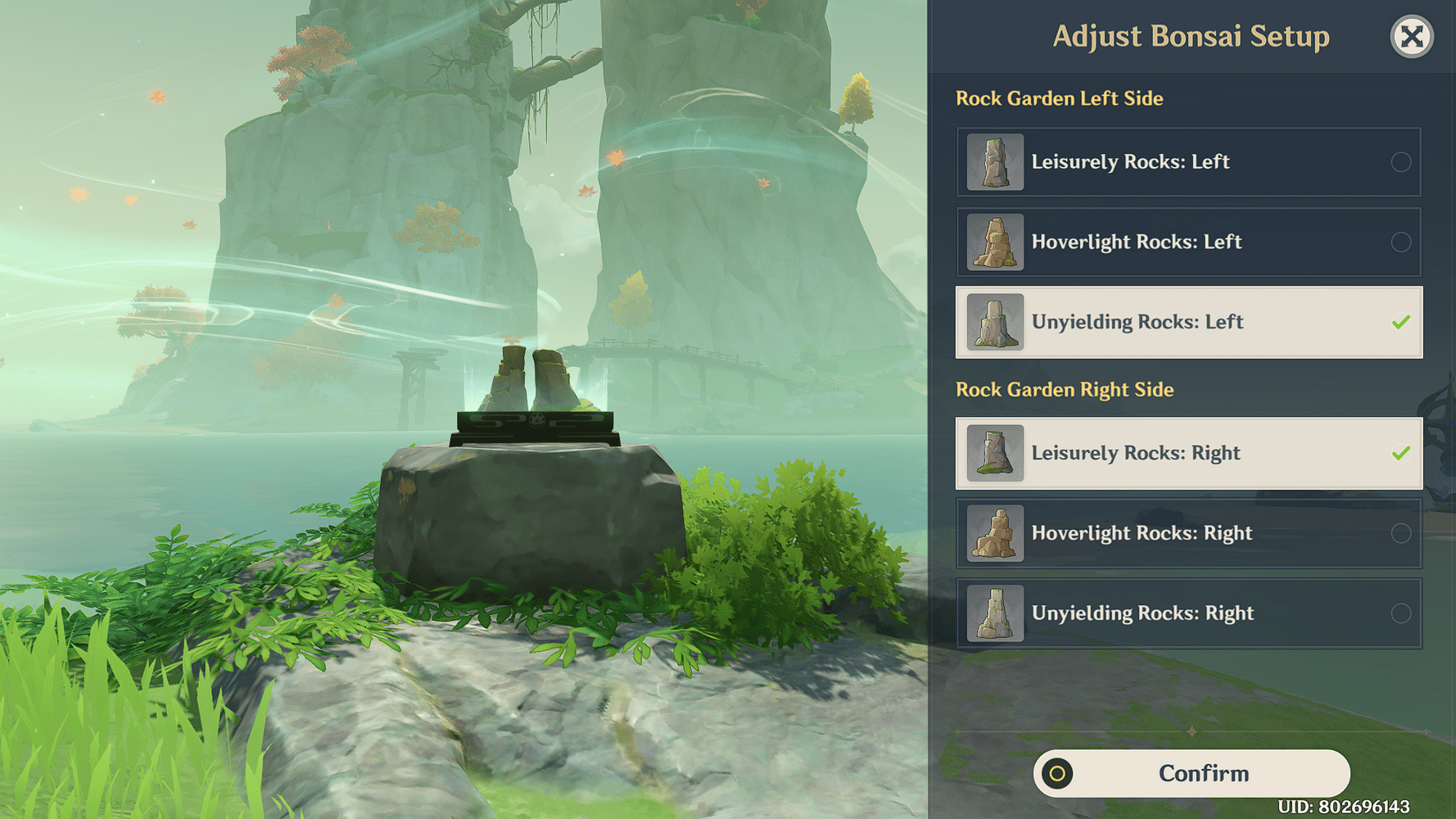This screenshot has width=1456, height=819.
Task: Click the Leisurely Rocks: Left rock icon
Action: [994, 161]
